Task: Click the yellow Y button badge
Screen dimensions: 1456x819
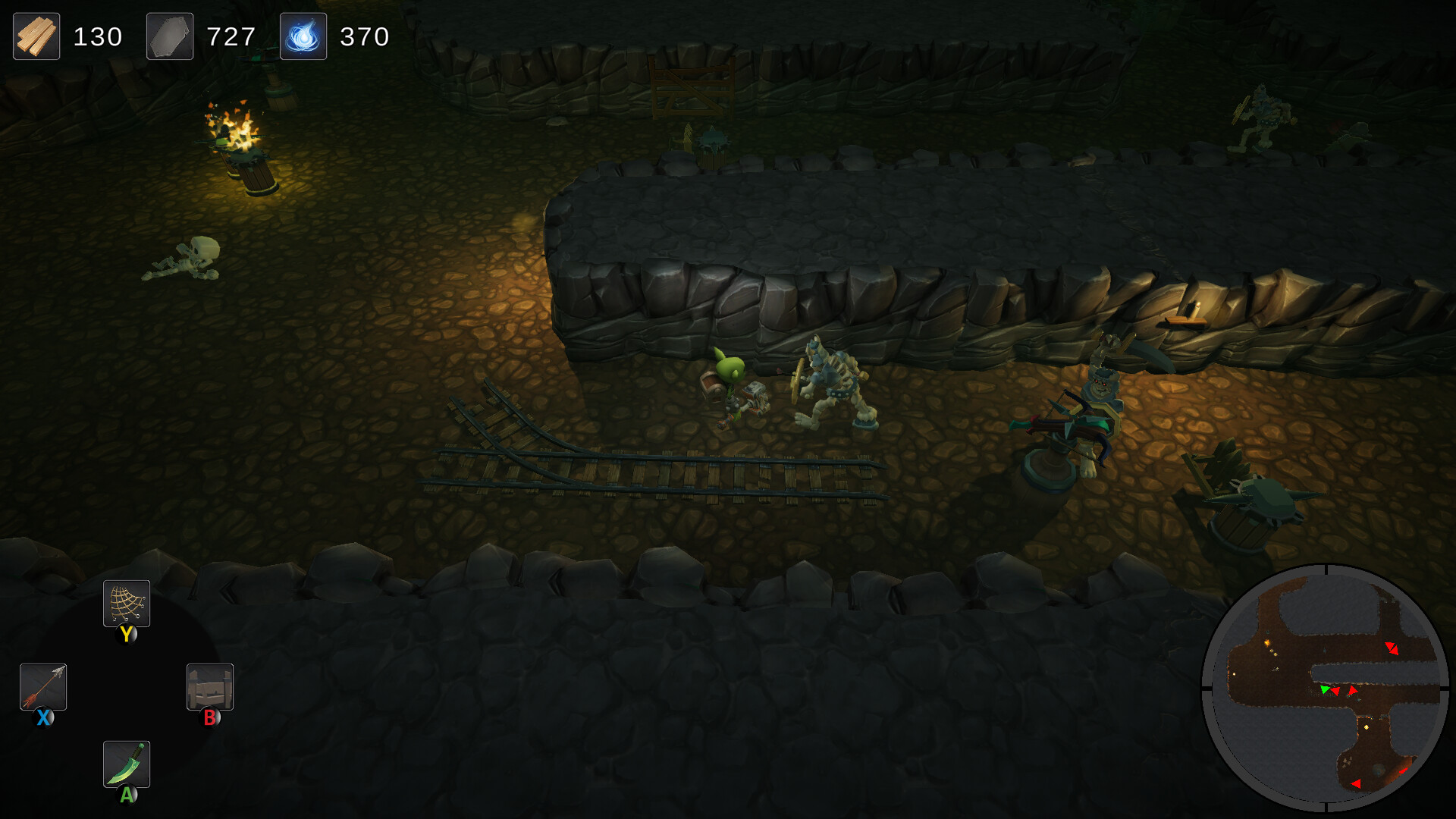Action: pyautogui.click(x=127, y=635)
